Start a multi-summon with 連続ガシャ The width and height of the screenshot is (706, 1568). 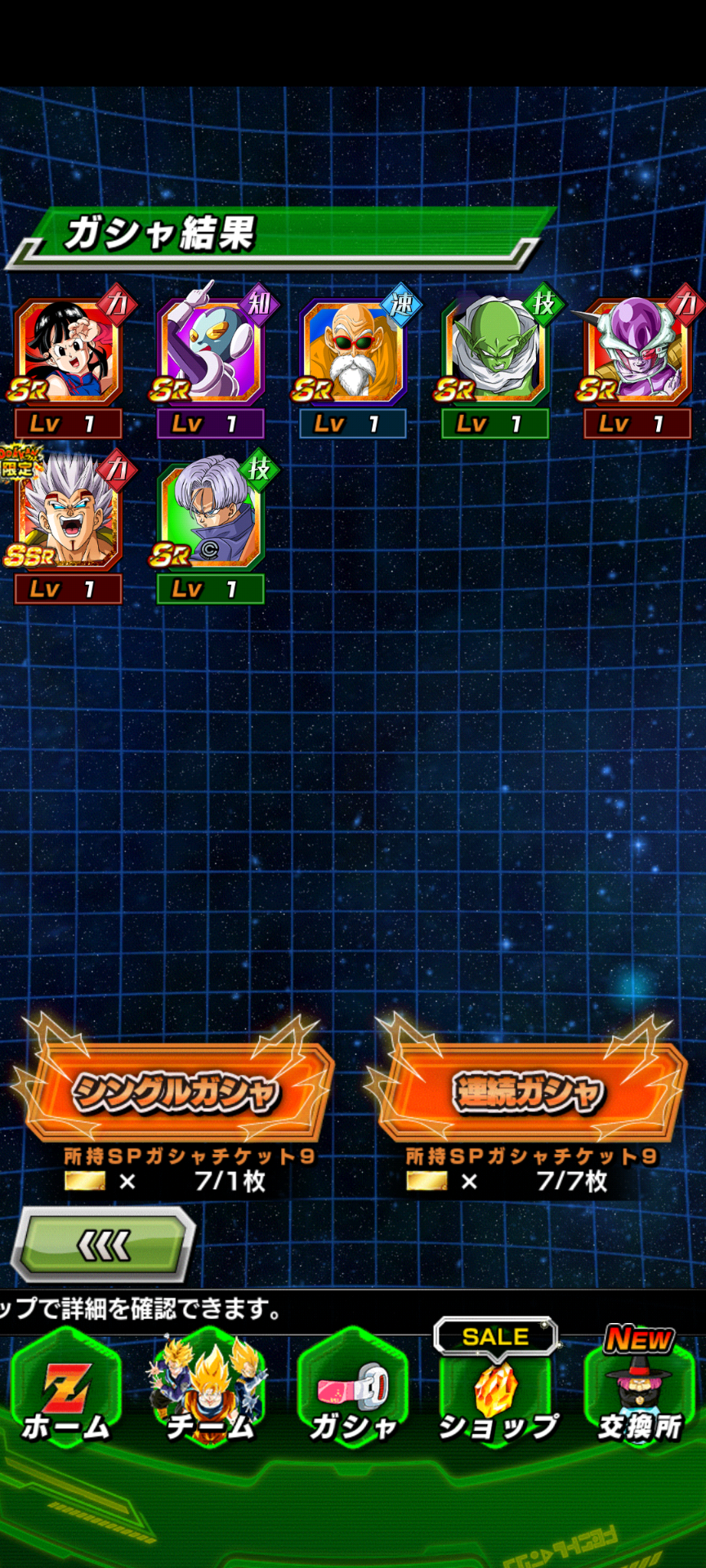click(x=528, y=1092)
